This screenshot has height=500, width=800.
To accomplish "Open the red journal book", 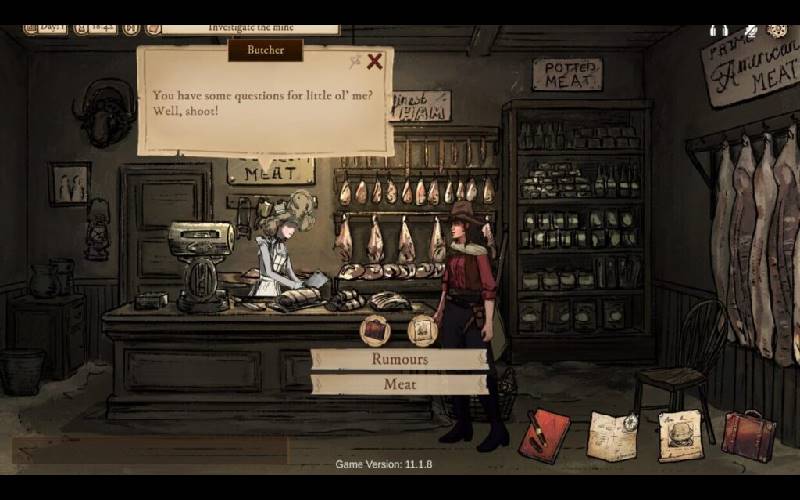I will [544, 436].
